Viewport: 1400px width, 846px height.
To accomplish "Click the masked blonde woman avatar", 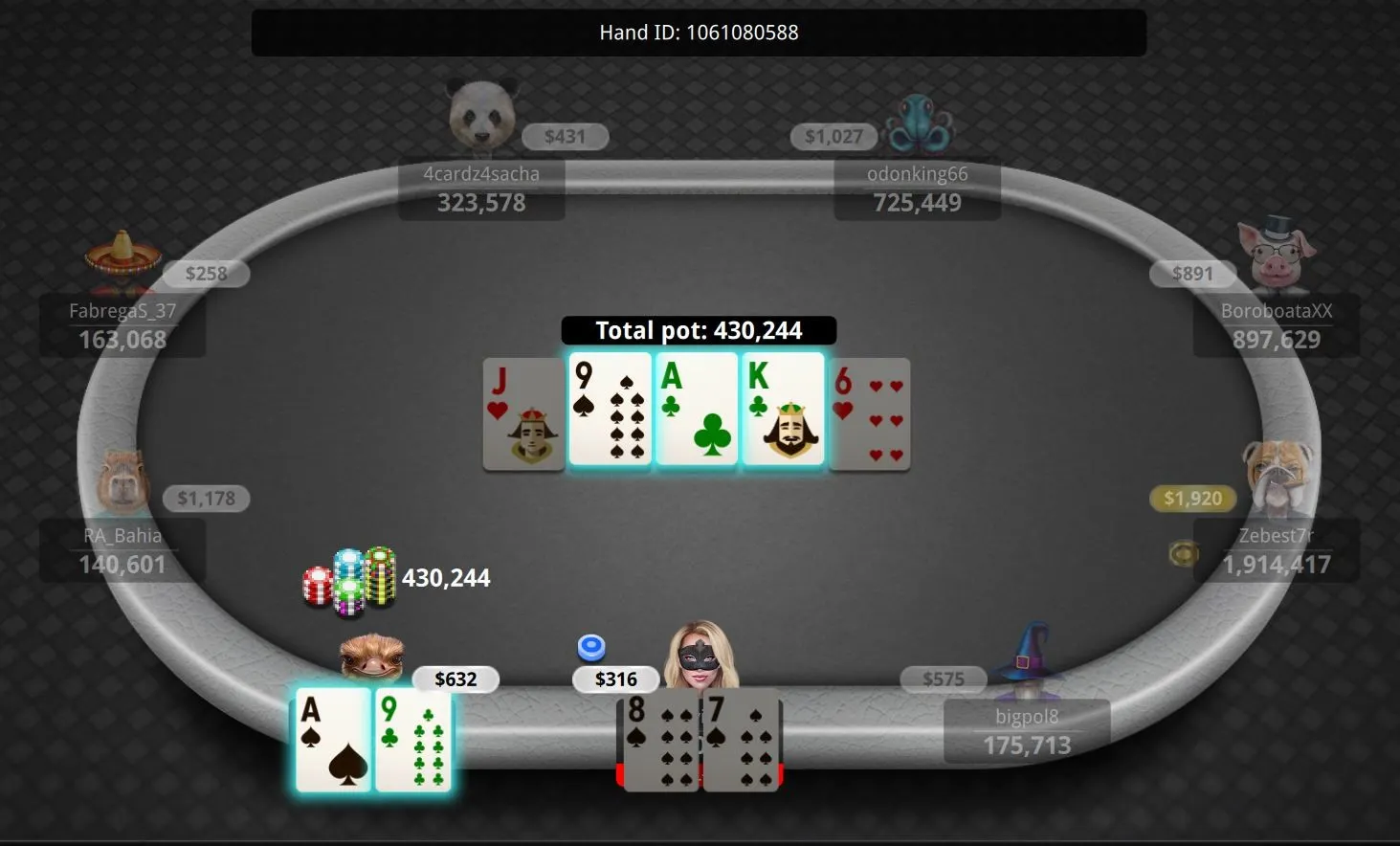I will click(702, 656).
